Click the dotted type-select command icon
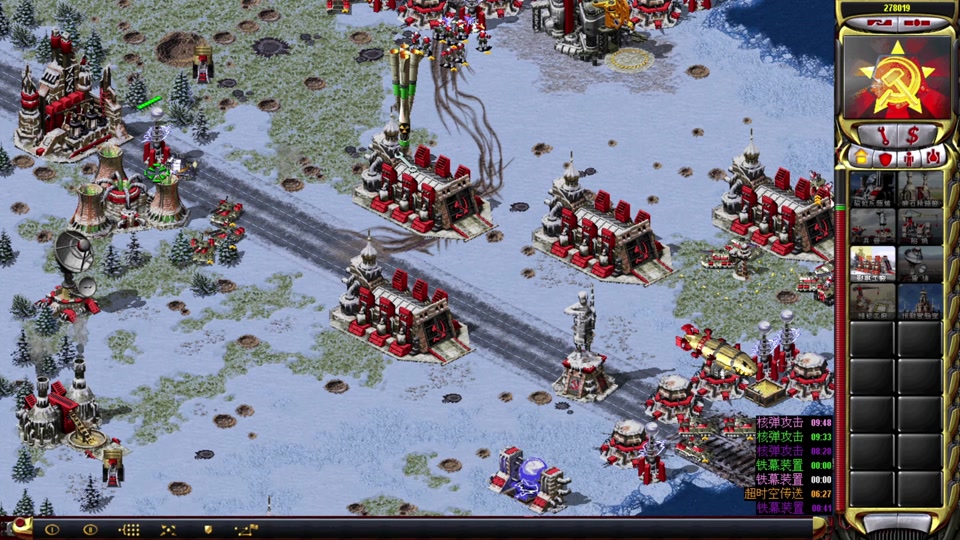This screenshot has width=960, height=540. 129,529
